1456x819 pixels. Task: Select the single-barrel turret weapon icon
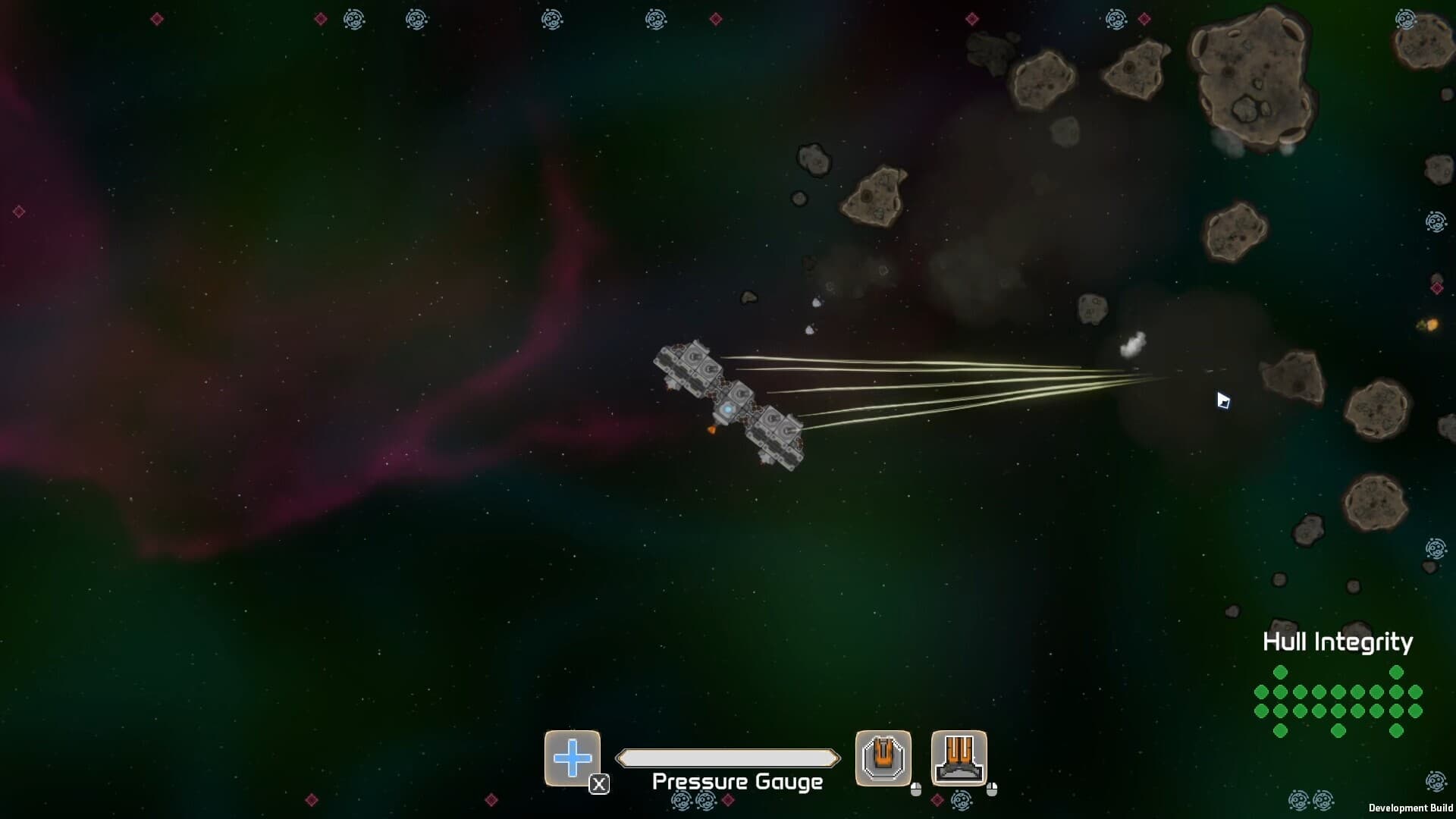click(x=883, y=758)
